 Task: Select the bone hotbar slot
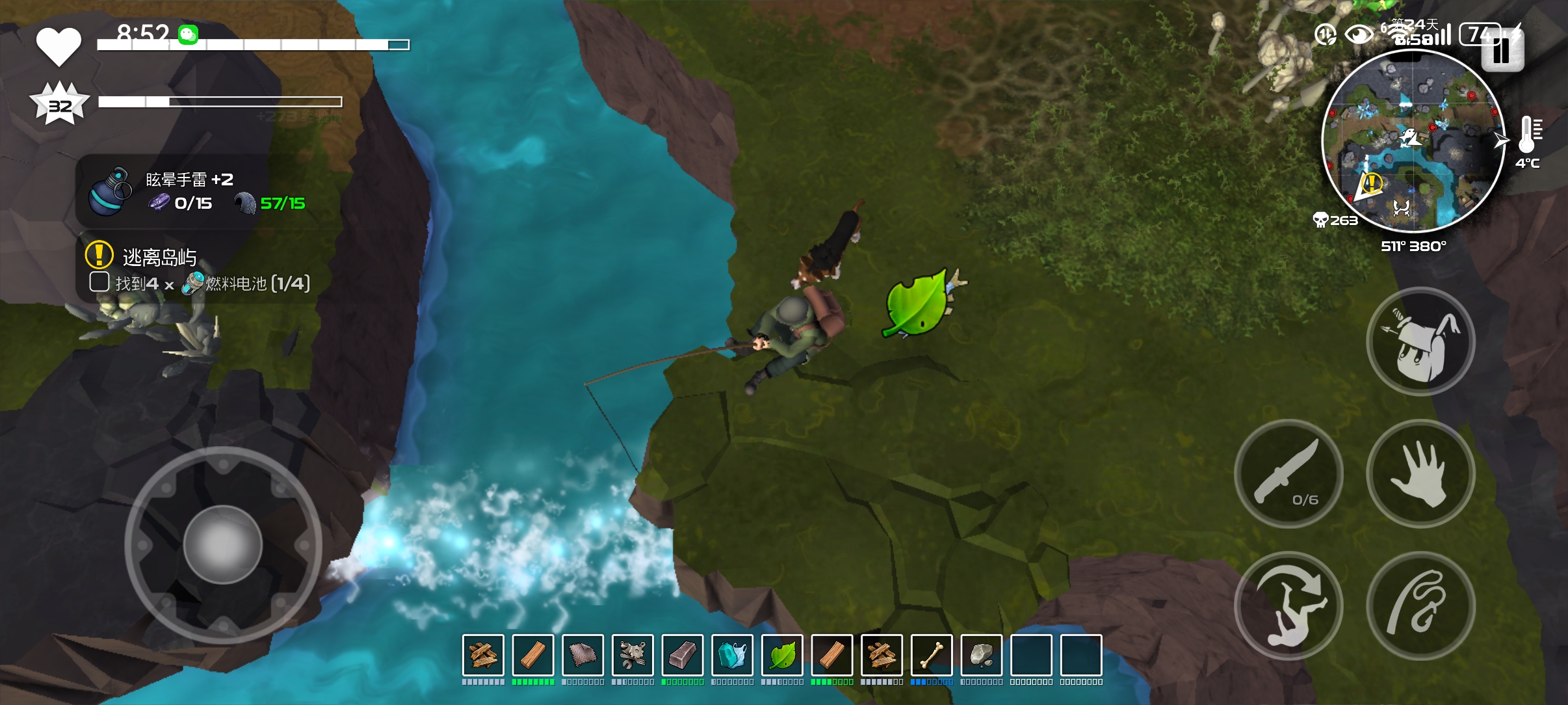click(932, 655)
